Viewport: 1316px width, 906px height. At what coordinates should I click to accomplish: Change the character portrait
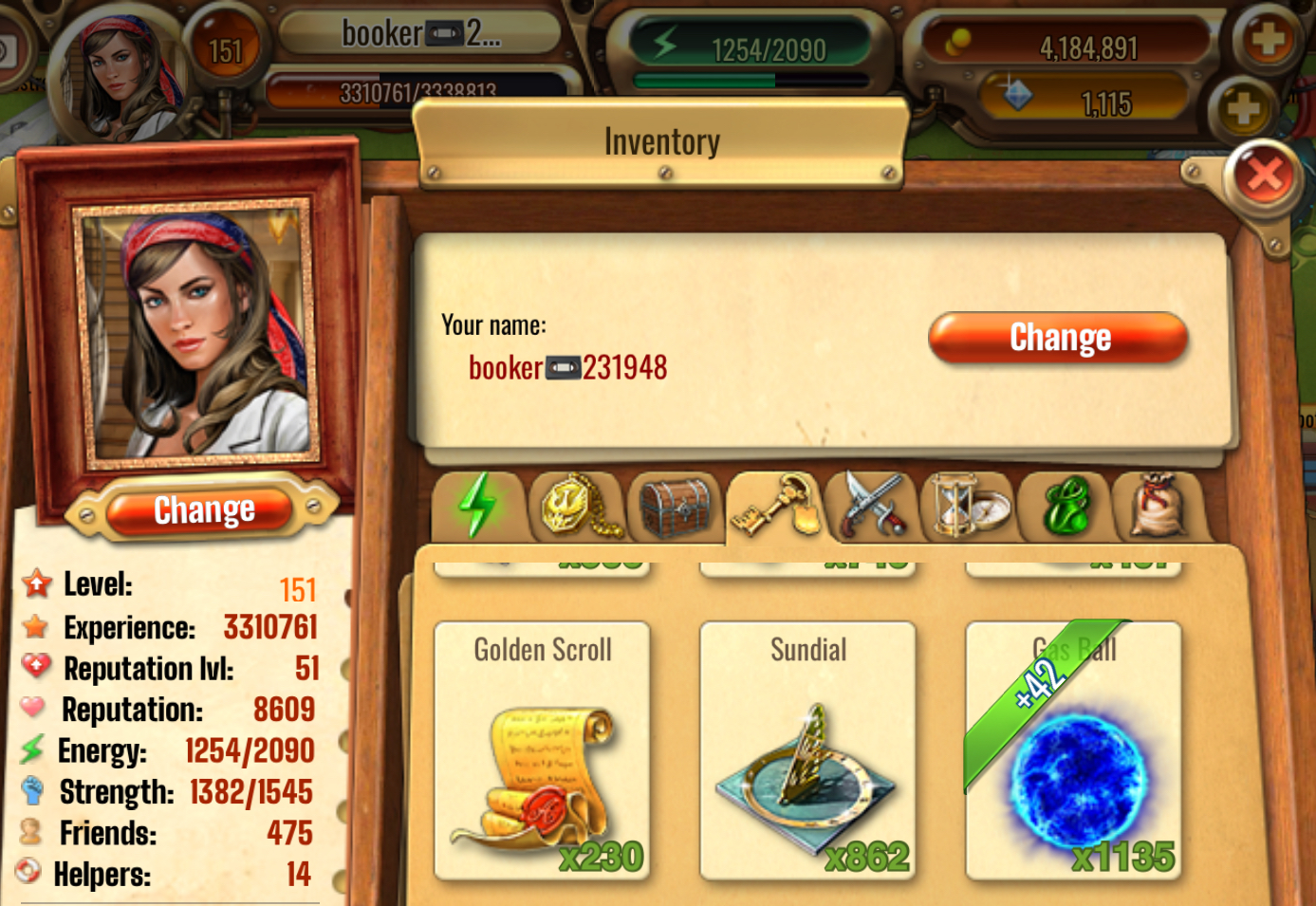pos(204,510)
